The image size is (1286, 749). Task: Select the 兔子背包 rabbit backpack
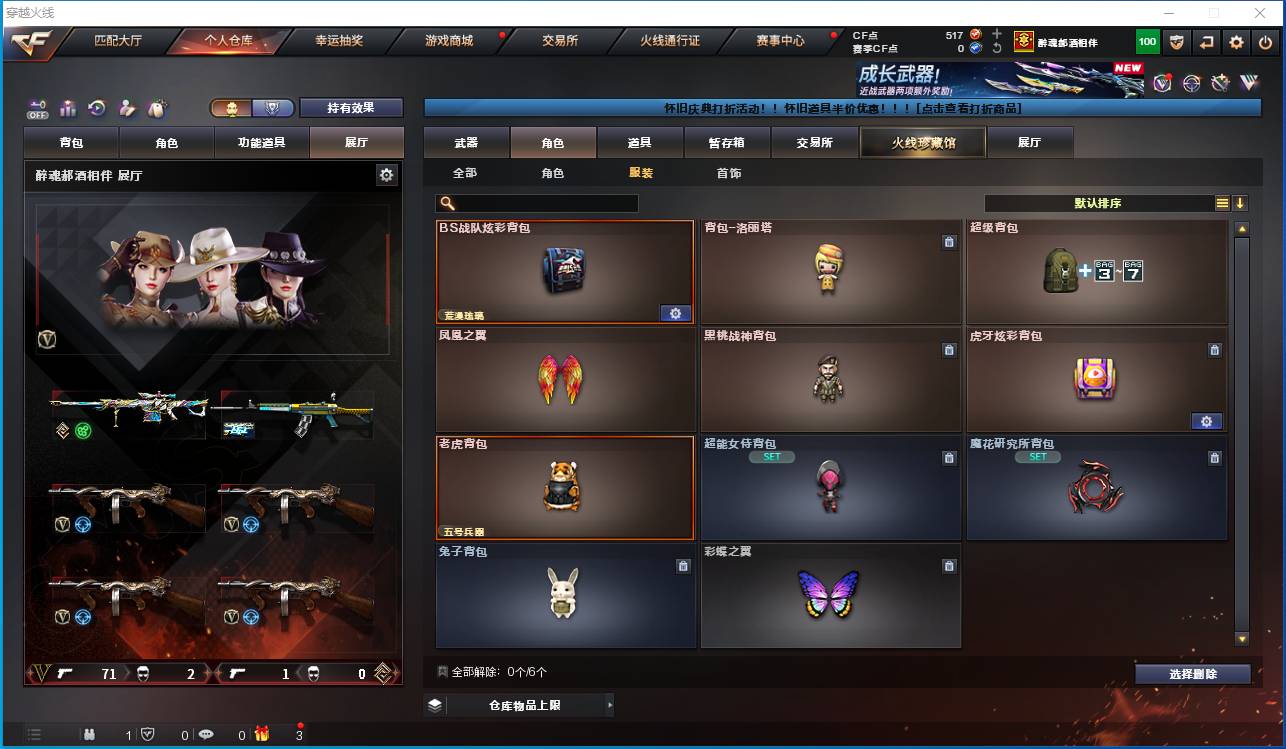[565, 595]
